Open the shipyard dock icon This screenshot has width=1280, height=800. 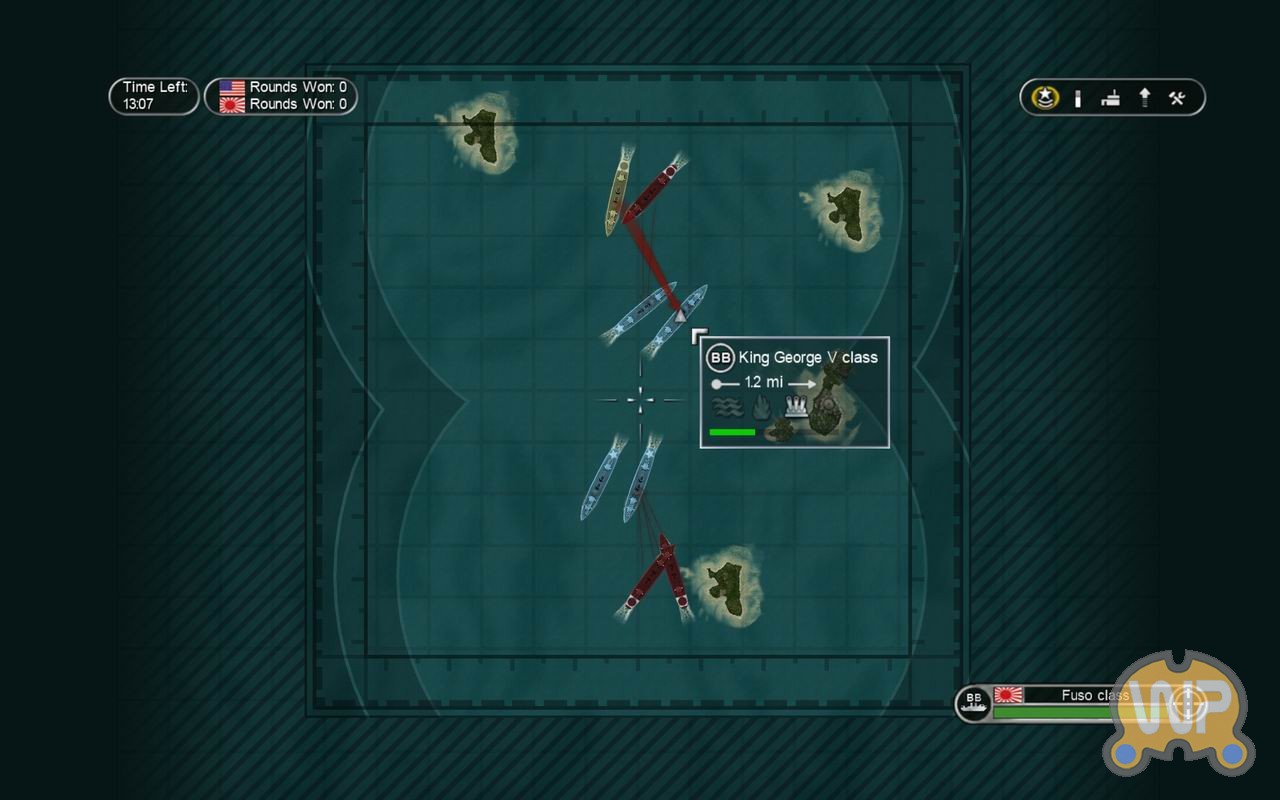pyautogui.click(x=1110, y=98)
